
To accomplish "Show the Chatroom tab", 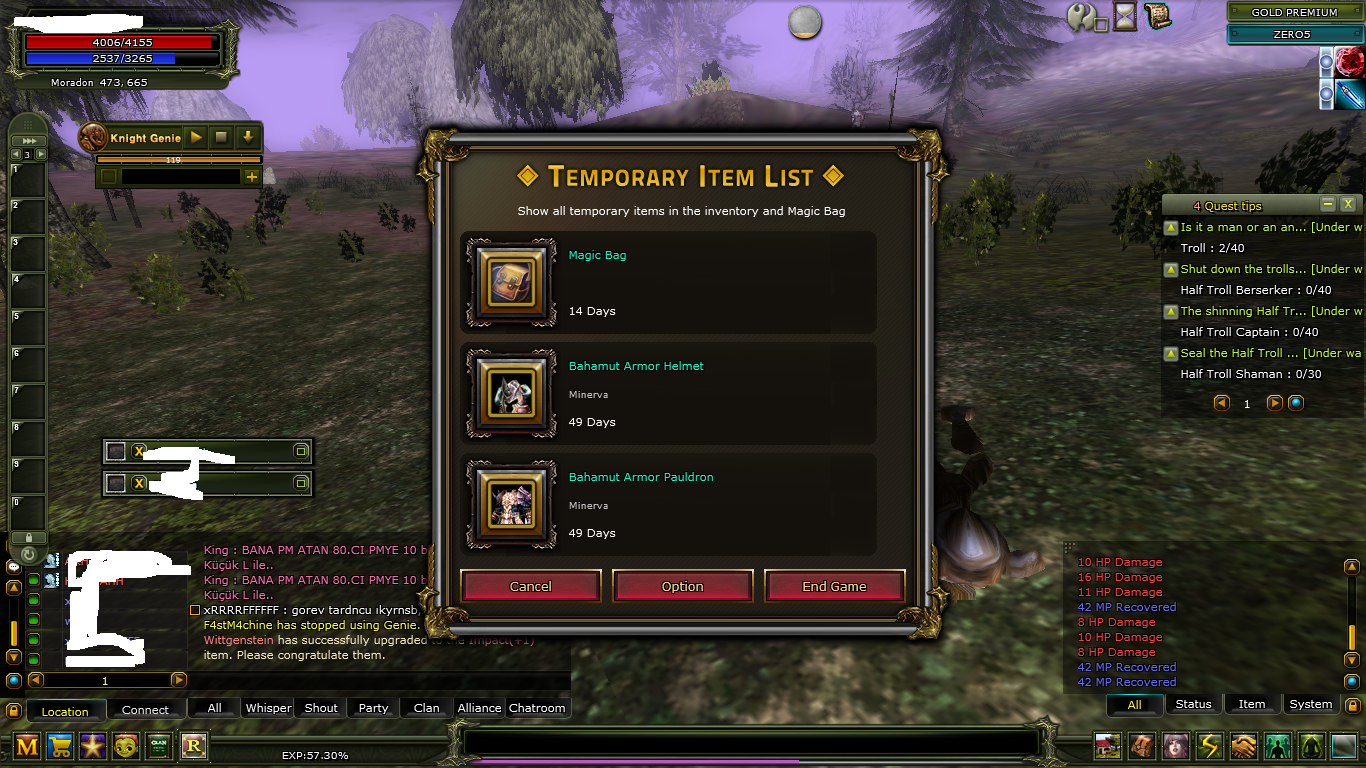I will click(537, 708).
